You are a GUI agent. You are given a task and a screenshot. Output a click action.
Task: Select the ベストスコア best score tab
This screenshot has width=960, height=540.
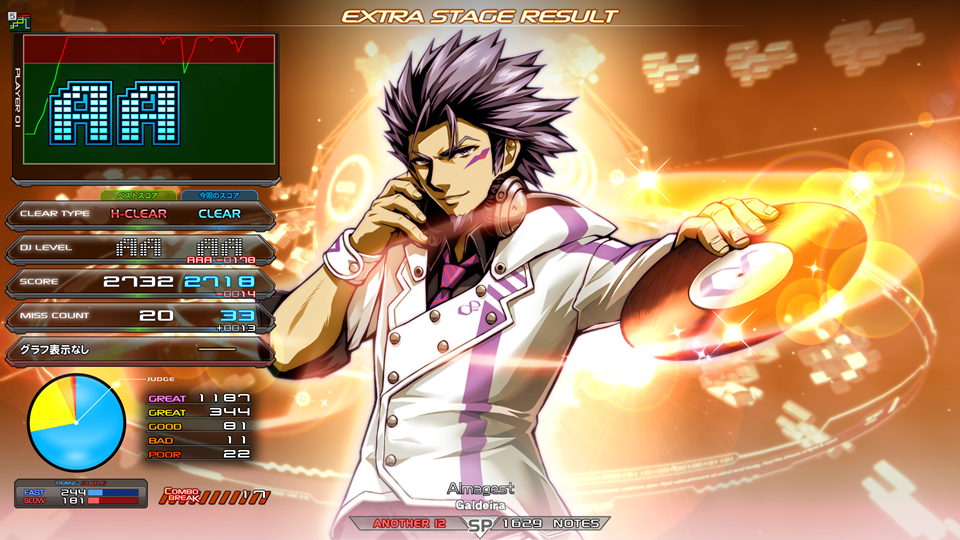[x=138, y=196]
